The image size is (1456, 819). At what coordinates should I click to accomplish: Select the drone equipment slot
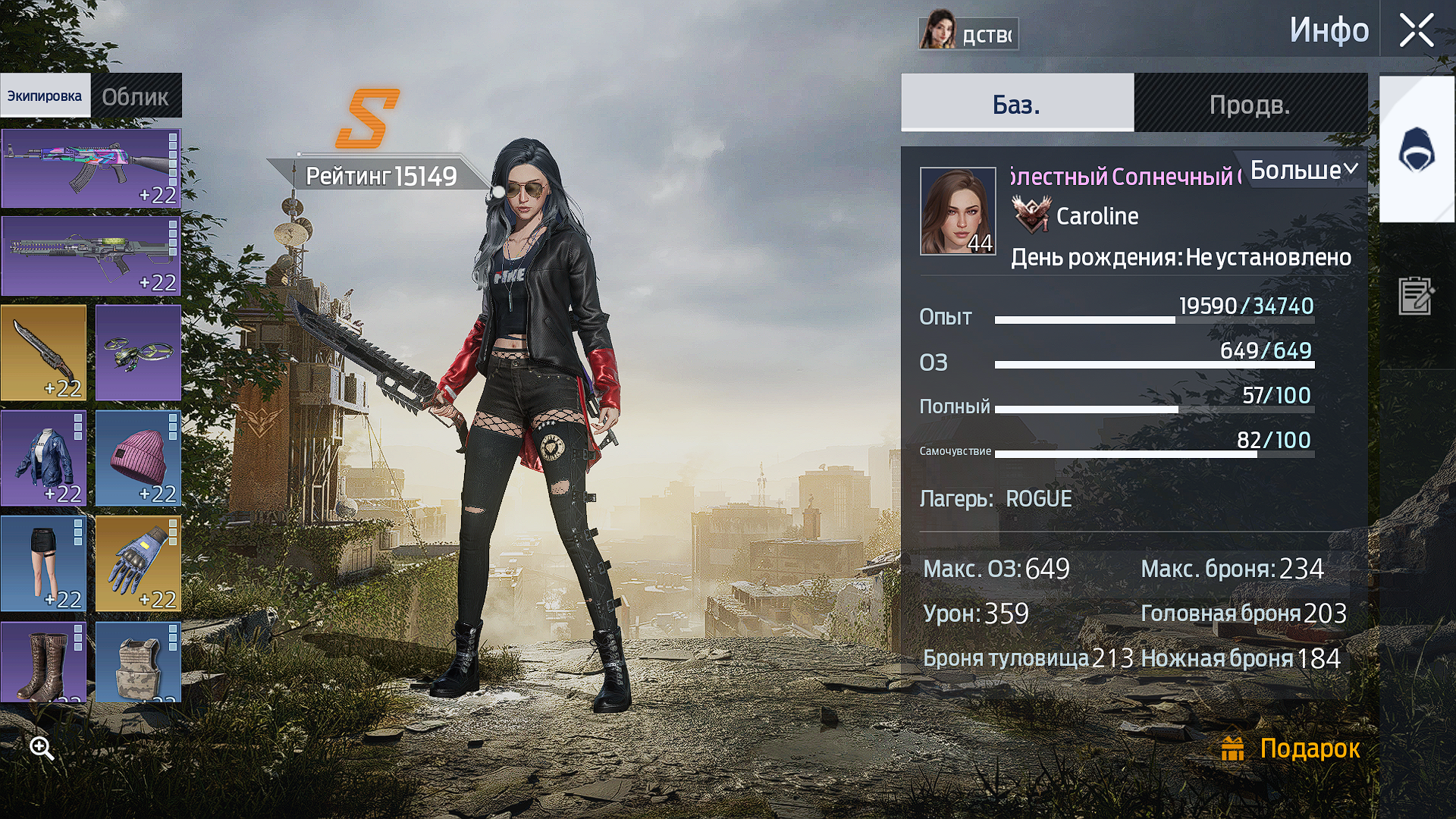(x=138, y=353)
